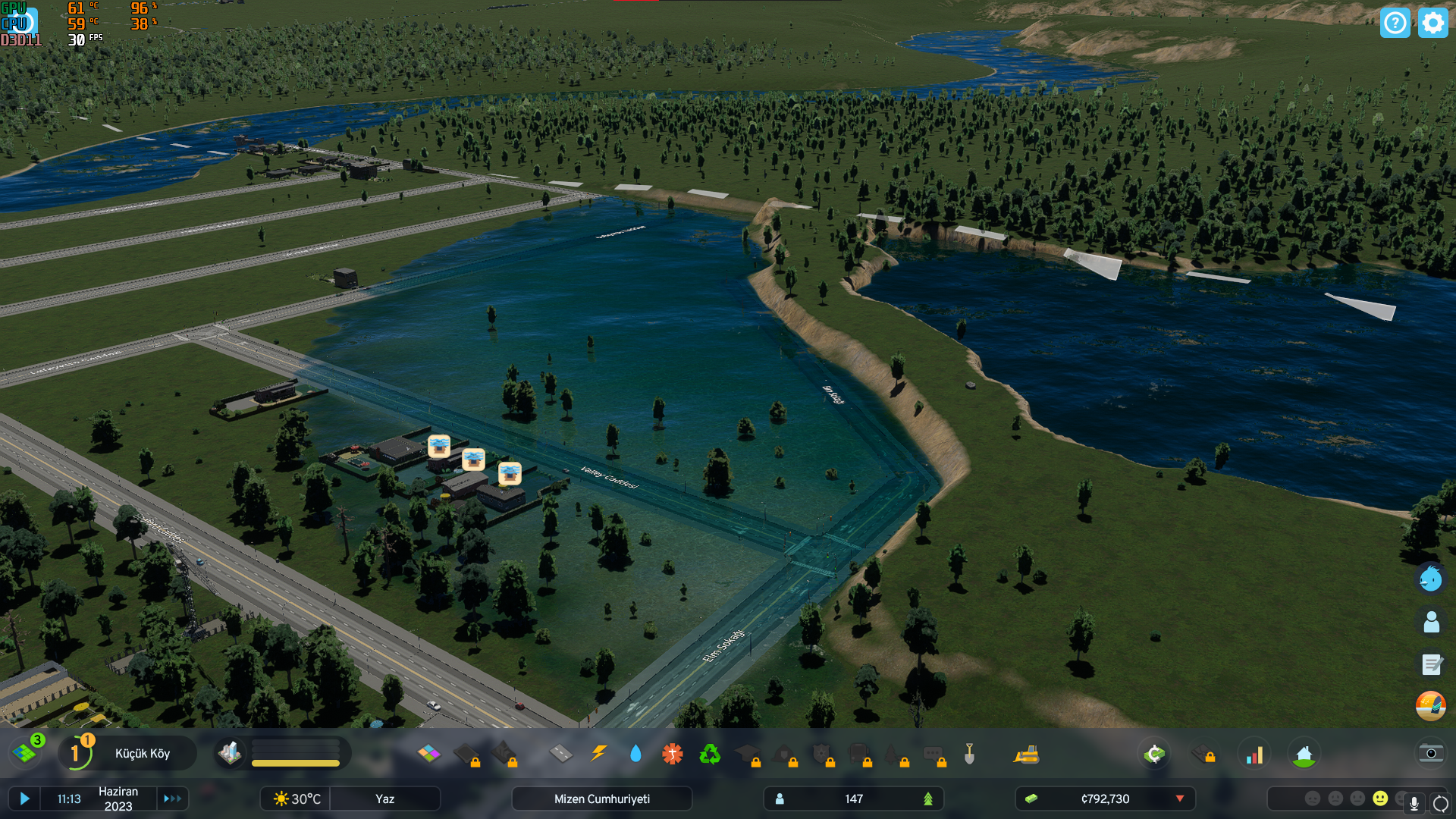Open the camera photo mode

coord(1431,753)
